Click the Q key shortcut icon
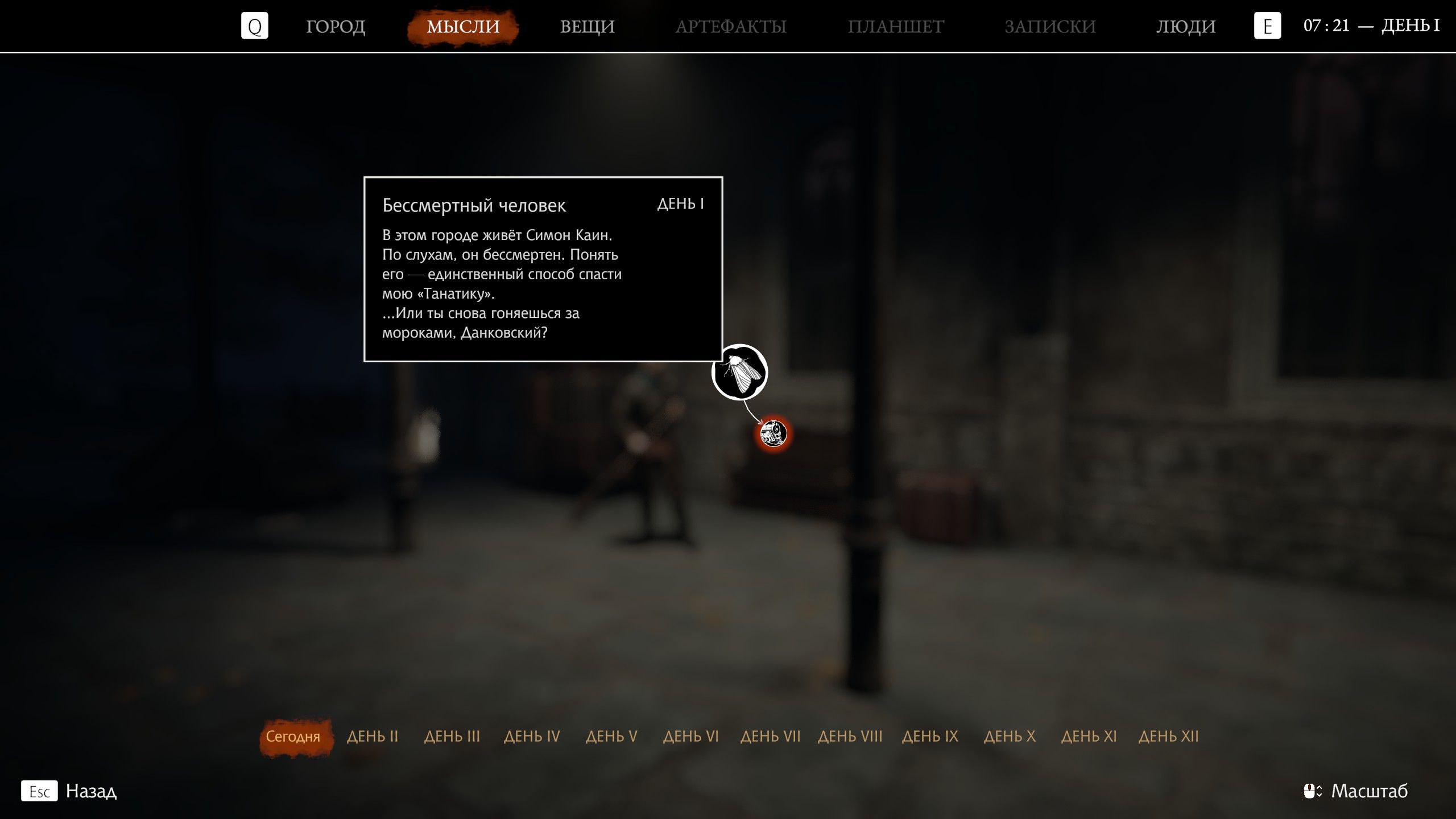The width and height of the screenshot is (1456, 819). (255, 26)
